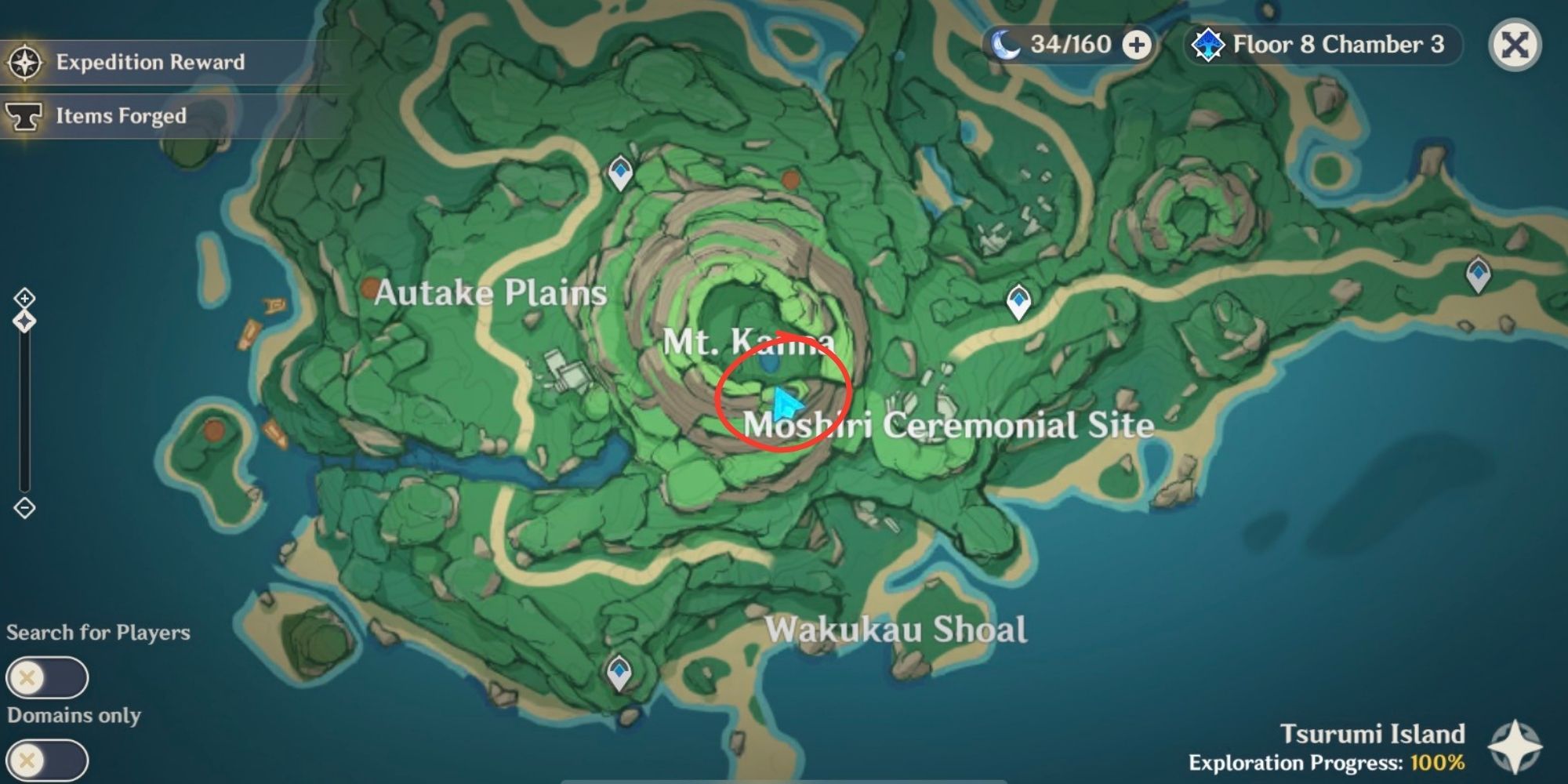Image resolution: width=1568 pixels, height=784 pixels.
Task: Select the teleport waypoint east of Mt. Kanna
Action: point(1018,302)
